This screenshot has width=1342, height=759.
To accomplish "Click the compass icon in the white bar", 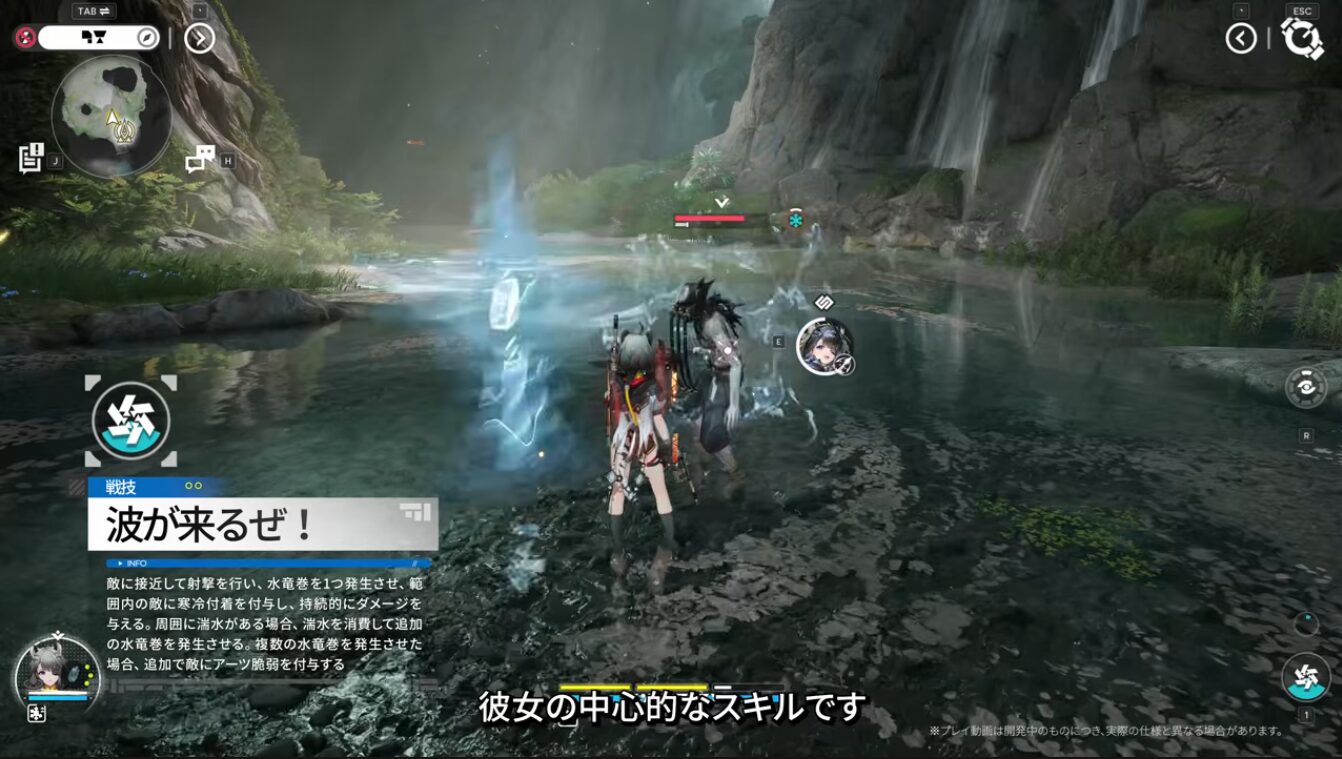I will click(x=147, y=38).
